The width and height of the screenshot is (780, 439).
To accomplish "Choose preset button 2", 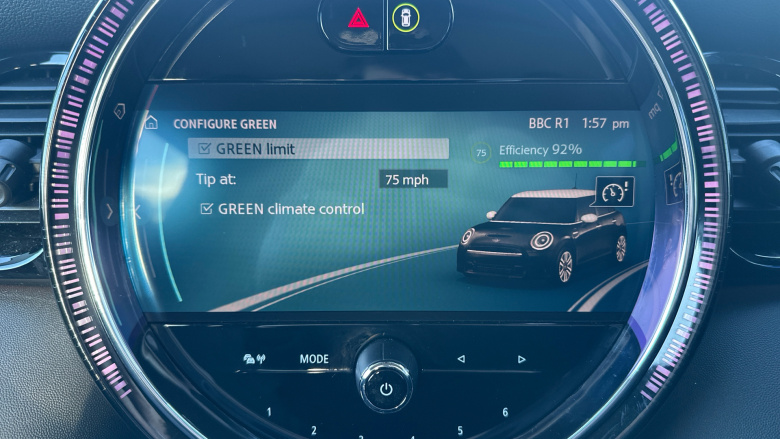I will click(313, 430).
